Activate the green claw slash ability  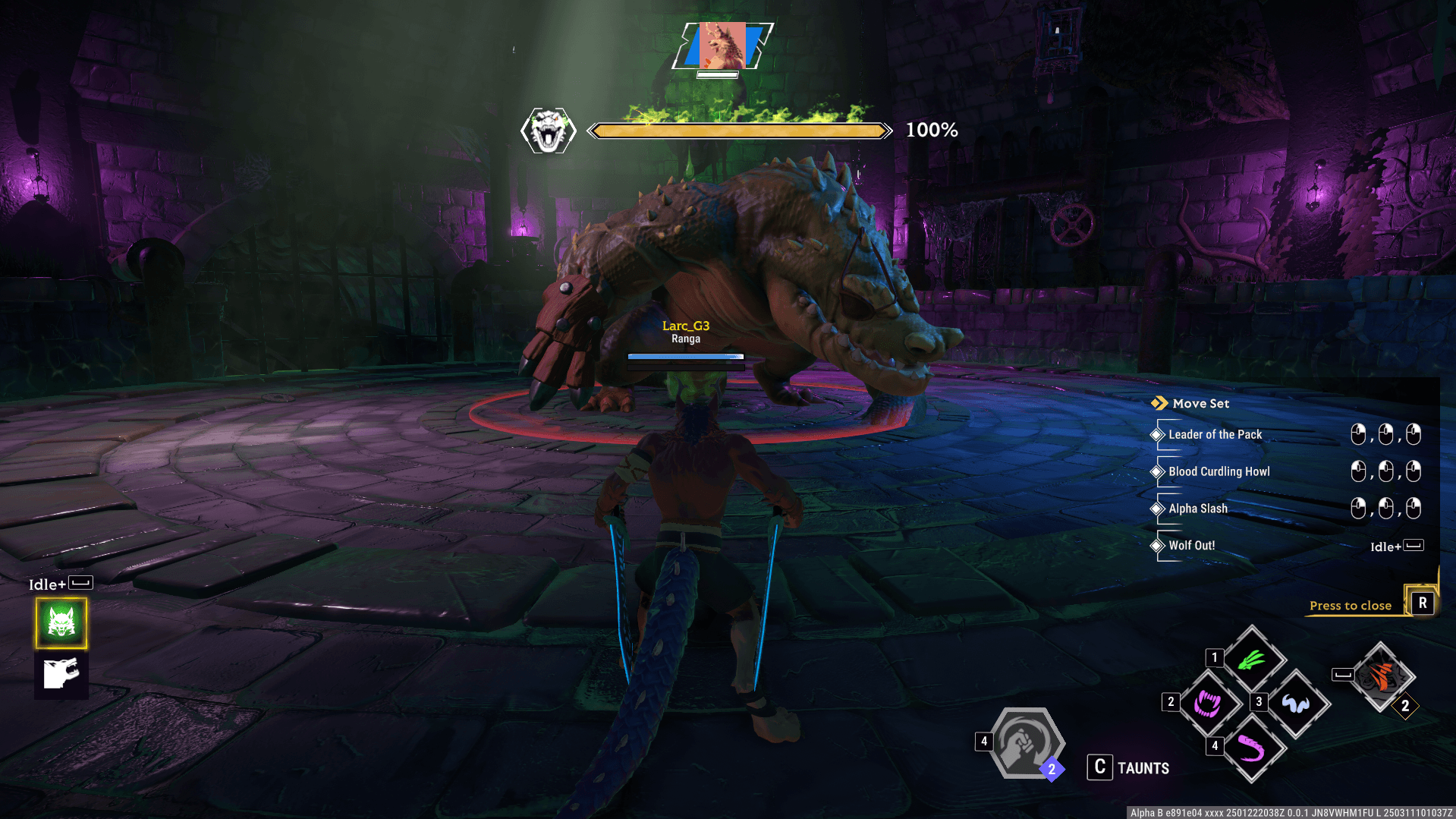coord(1252,660)
